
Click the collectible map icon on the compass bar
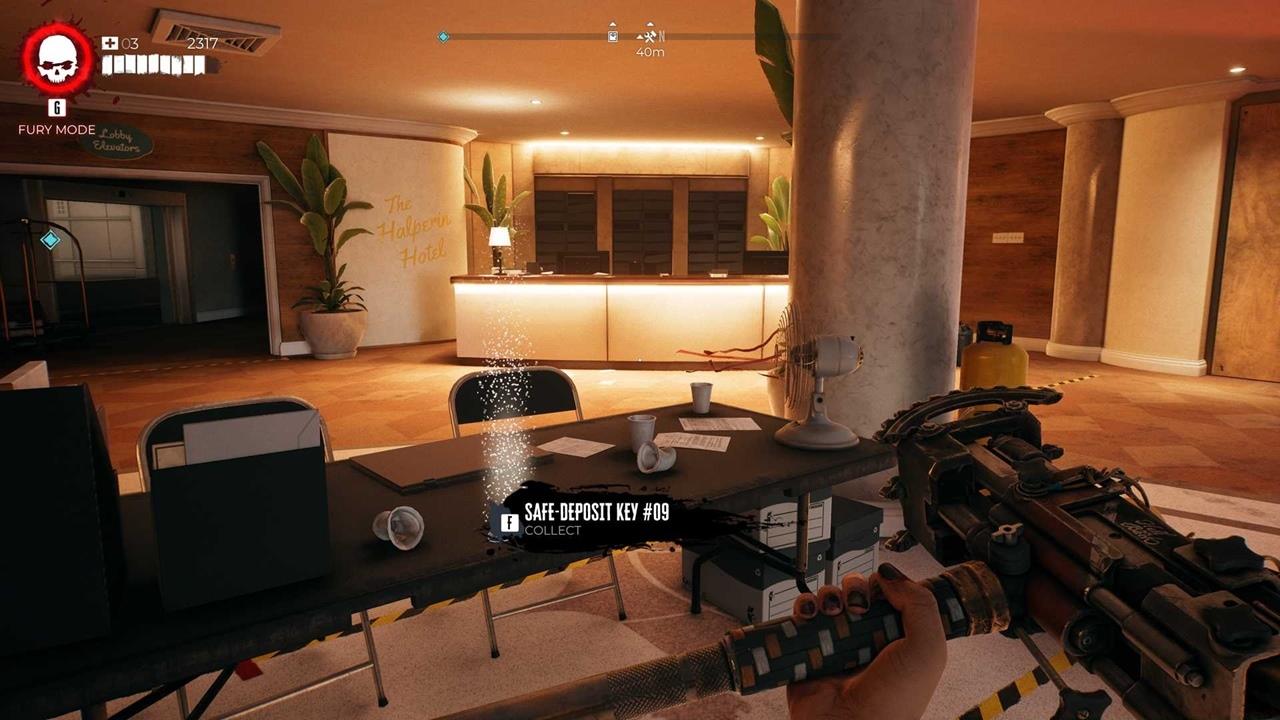(x=612, y=35)
